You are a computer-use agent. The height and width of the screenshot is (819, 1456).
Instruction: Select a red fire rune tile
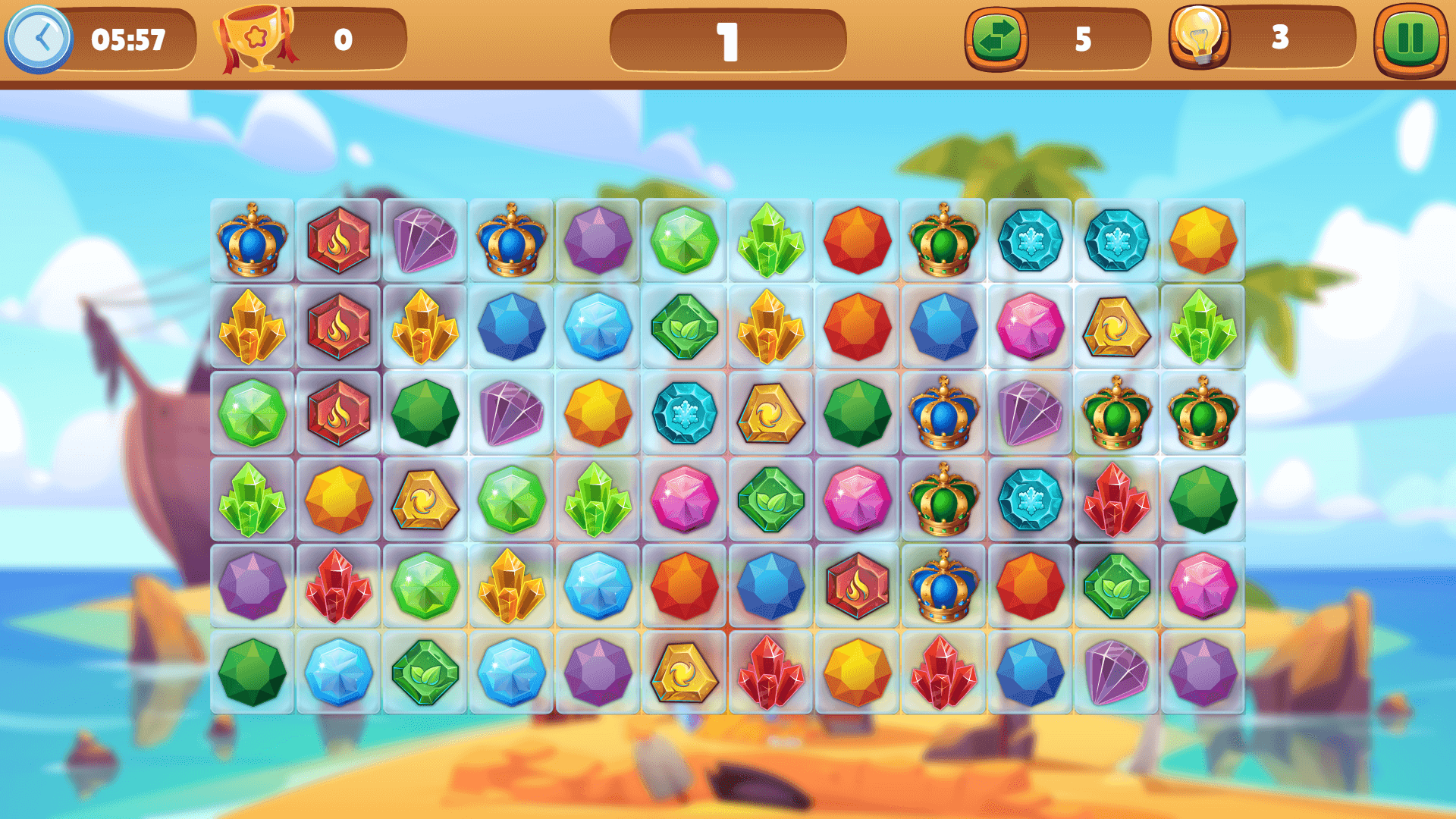coord(337,239)
